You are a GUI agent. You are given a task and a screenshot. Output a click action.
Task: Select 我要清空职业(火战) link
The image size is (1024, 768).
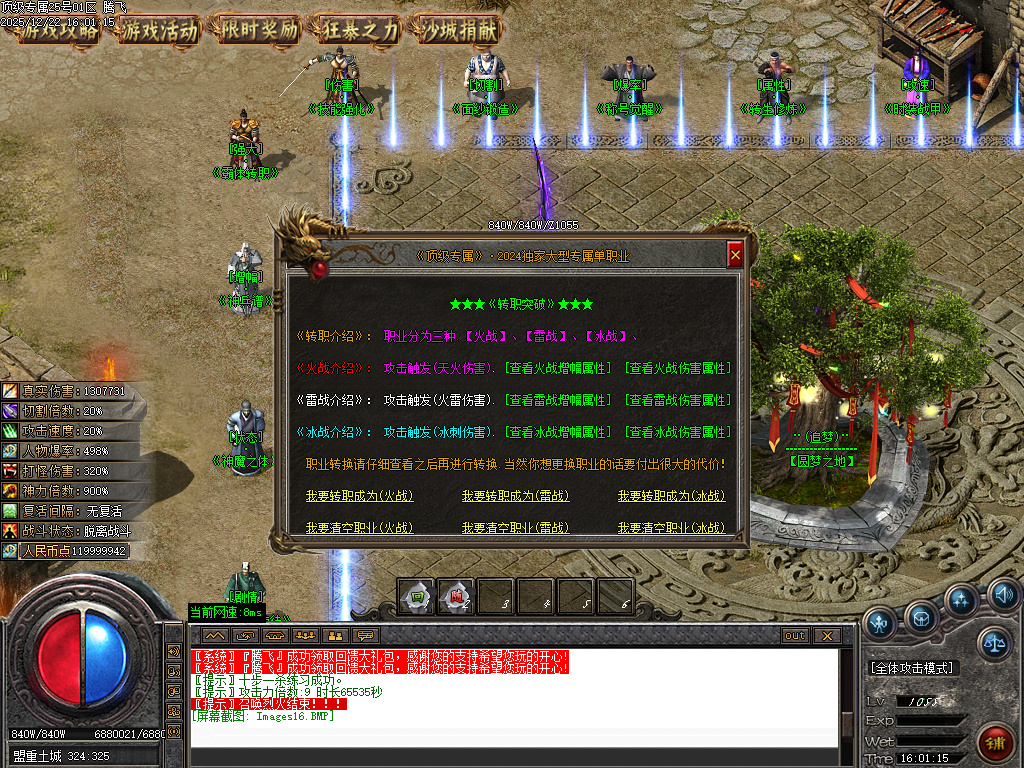tap(359, 528)
